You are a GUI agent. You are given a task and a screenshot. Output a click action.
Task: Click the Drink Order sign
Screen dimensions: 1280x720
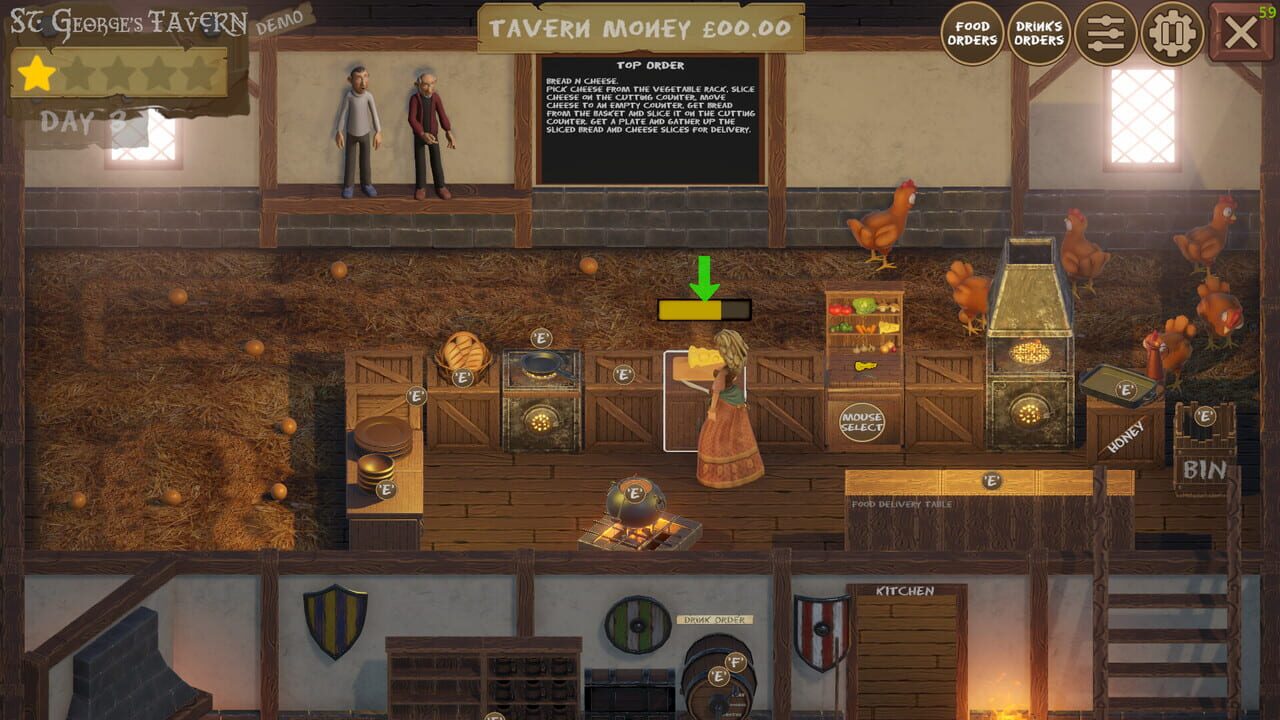(713, 620)
